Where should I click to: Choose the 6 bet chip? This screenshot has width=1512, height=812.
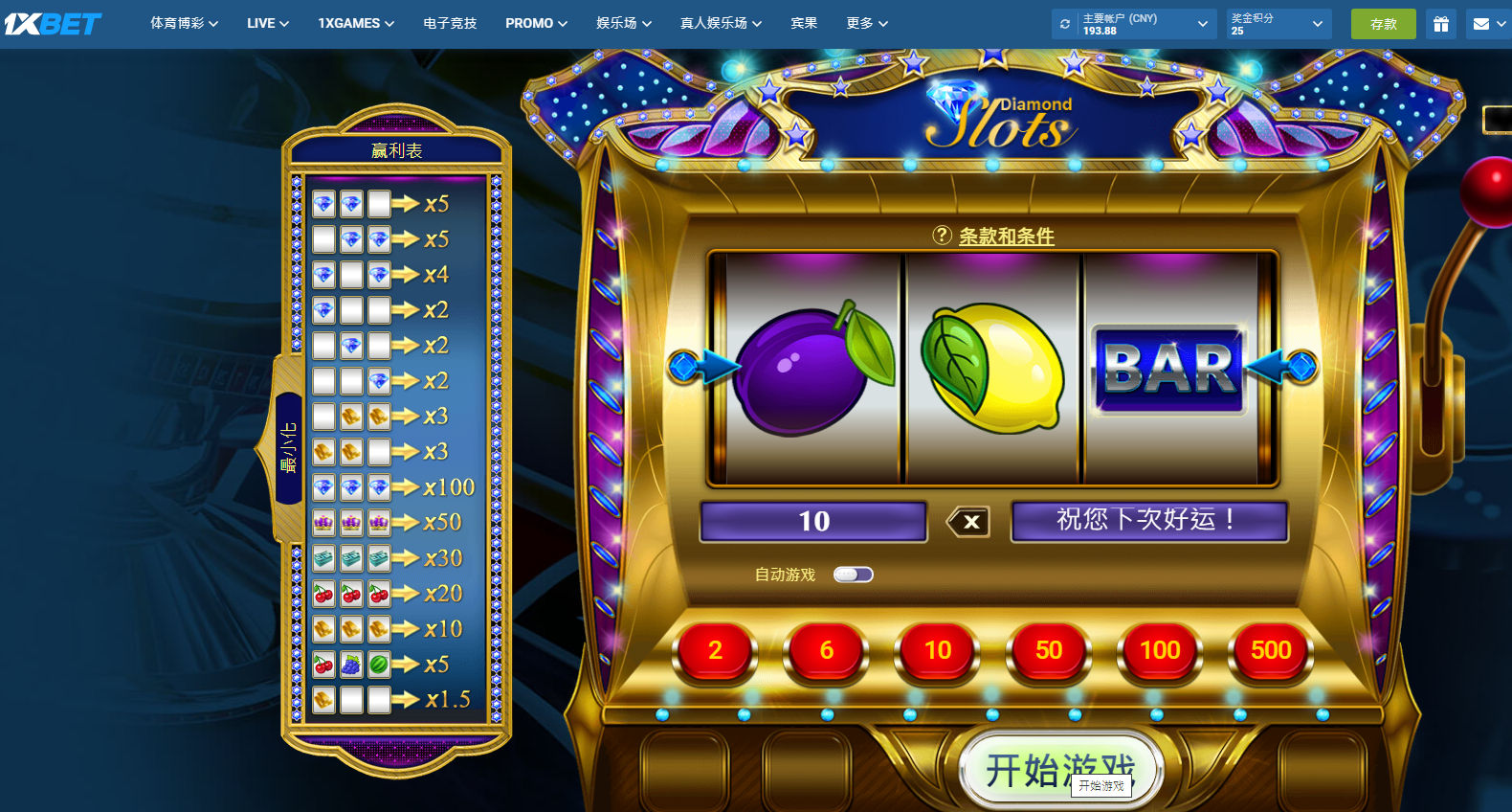tap(827, 651)
